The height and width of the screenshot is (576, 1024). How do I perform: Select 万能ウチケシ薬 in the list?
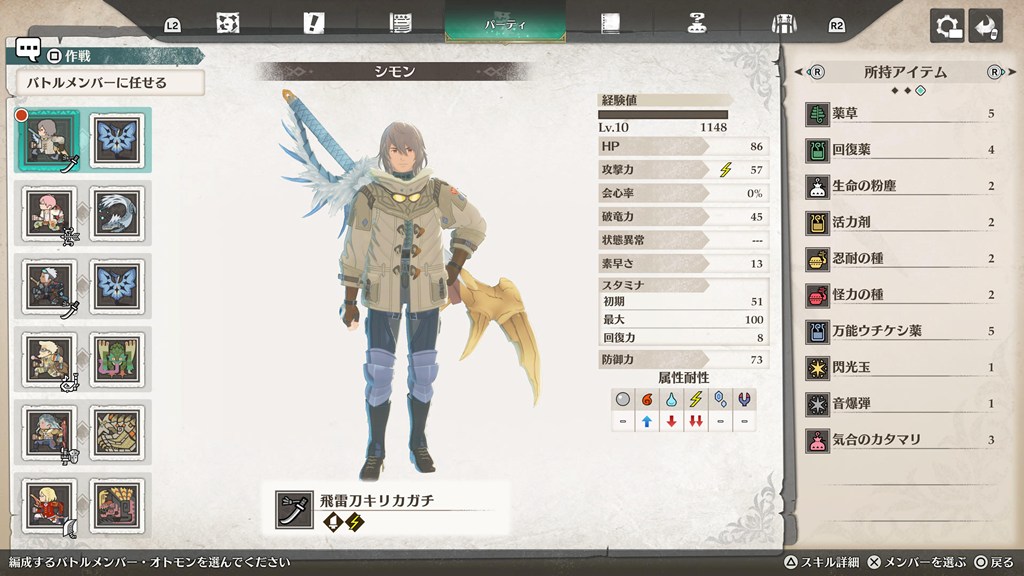click(x=900, y=331)
